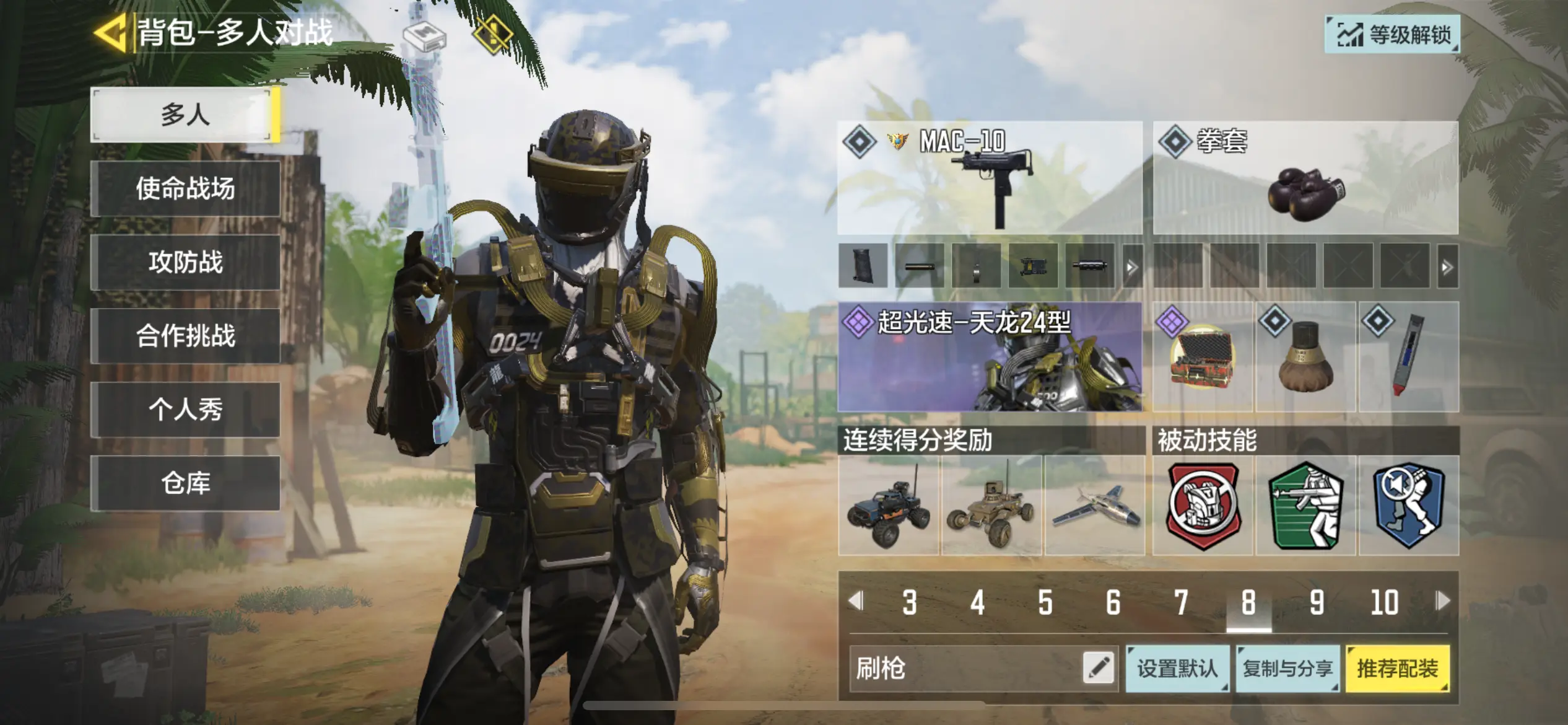Open the RC car scorestreak slot
1568x725 pixels.
point(889,506)
